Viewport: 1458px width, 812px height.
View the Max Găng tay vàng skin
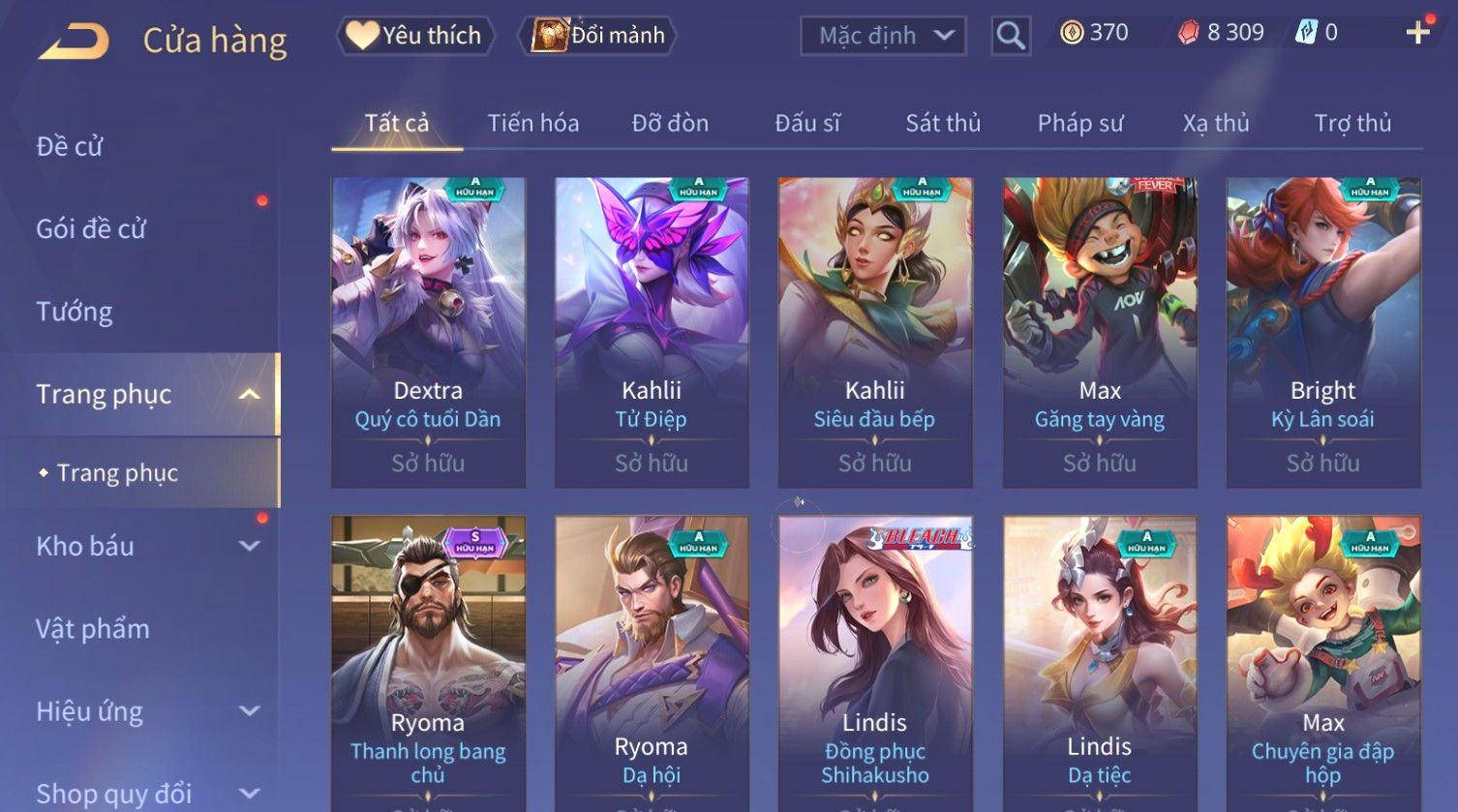(1100, 331)
